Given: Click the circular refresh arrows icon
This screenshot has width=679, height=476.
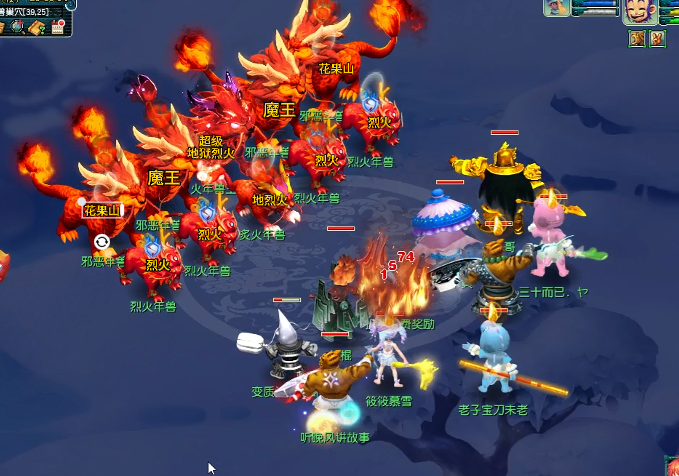Looking at the screenshot, I should click(x=101, y=242).
